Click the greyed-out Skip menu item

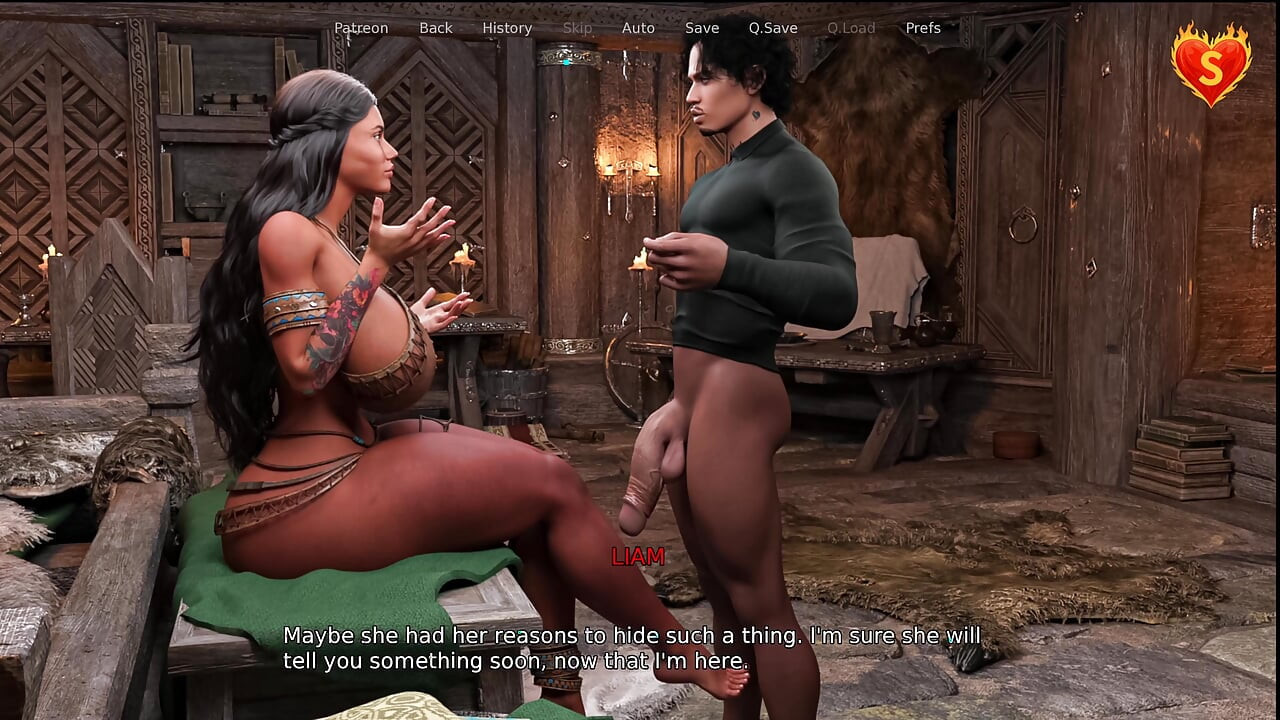click(x=577, y=27)
